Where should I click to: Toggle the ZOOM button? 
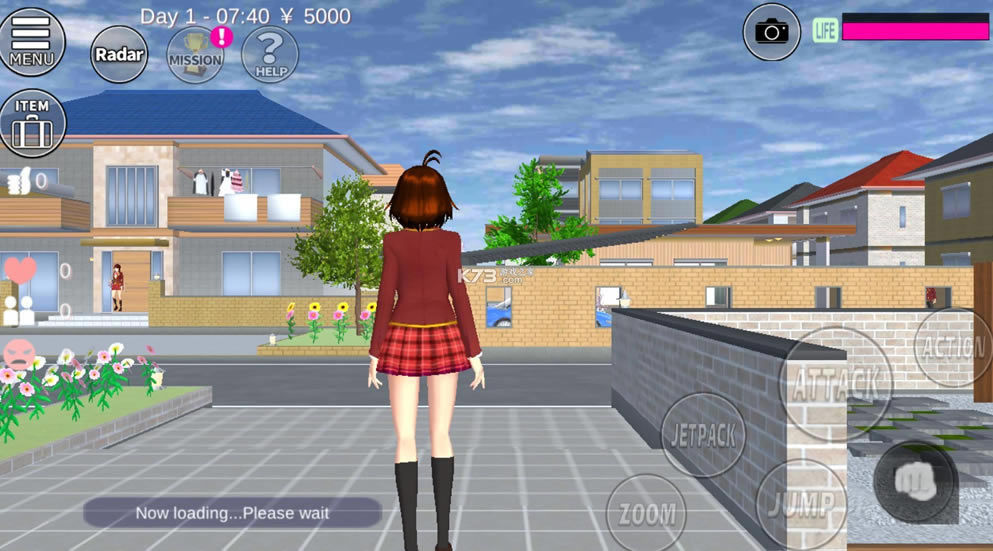[646, 514]
